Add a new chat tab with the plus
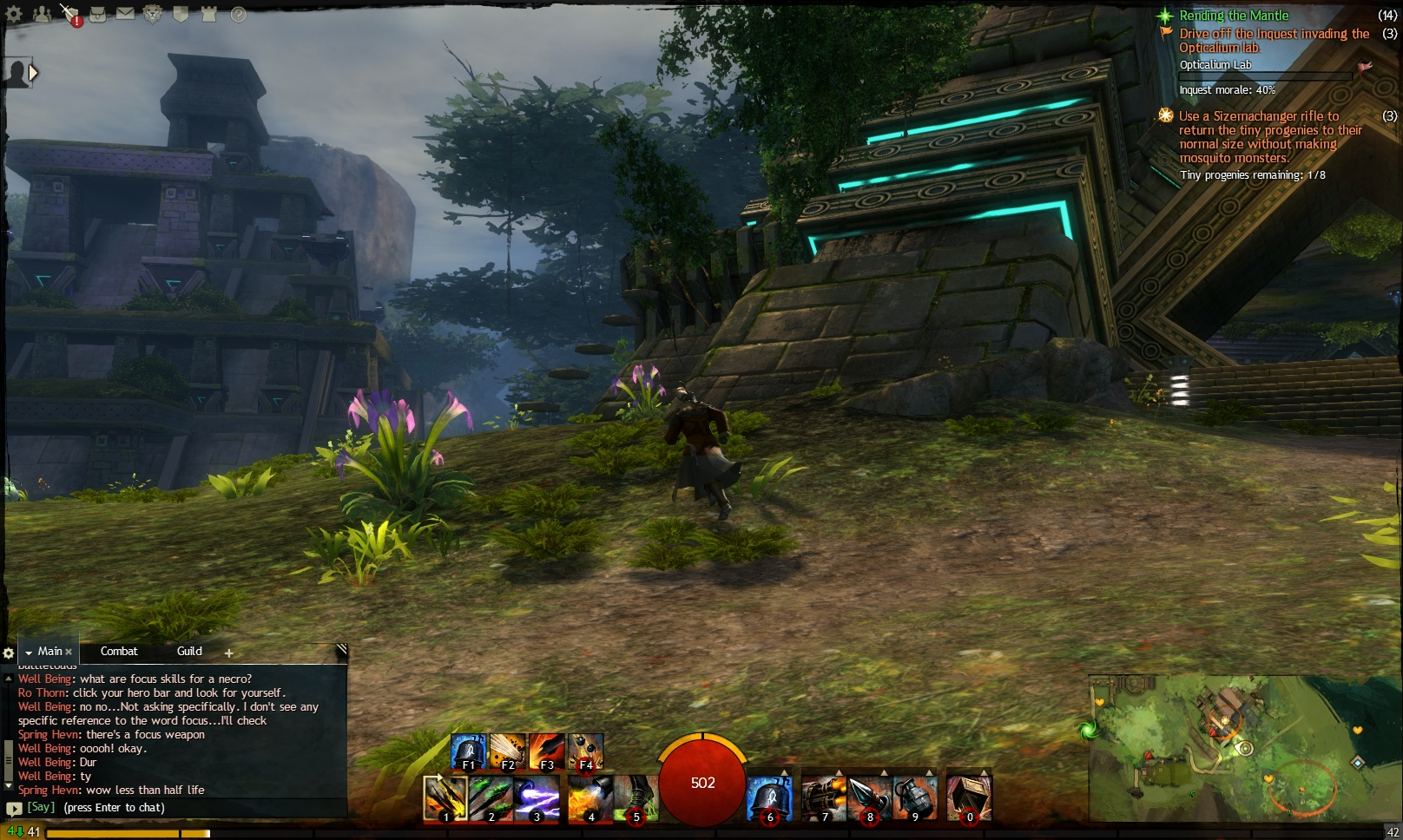Image resolution: width=1403 pixels, height=840 pixels. (228, 652)
